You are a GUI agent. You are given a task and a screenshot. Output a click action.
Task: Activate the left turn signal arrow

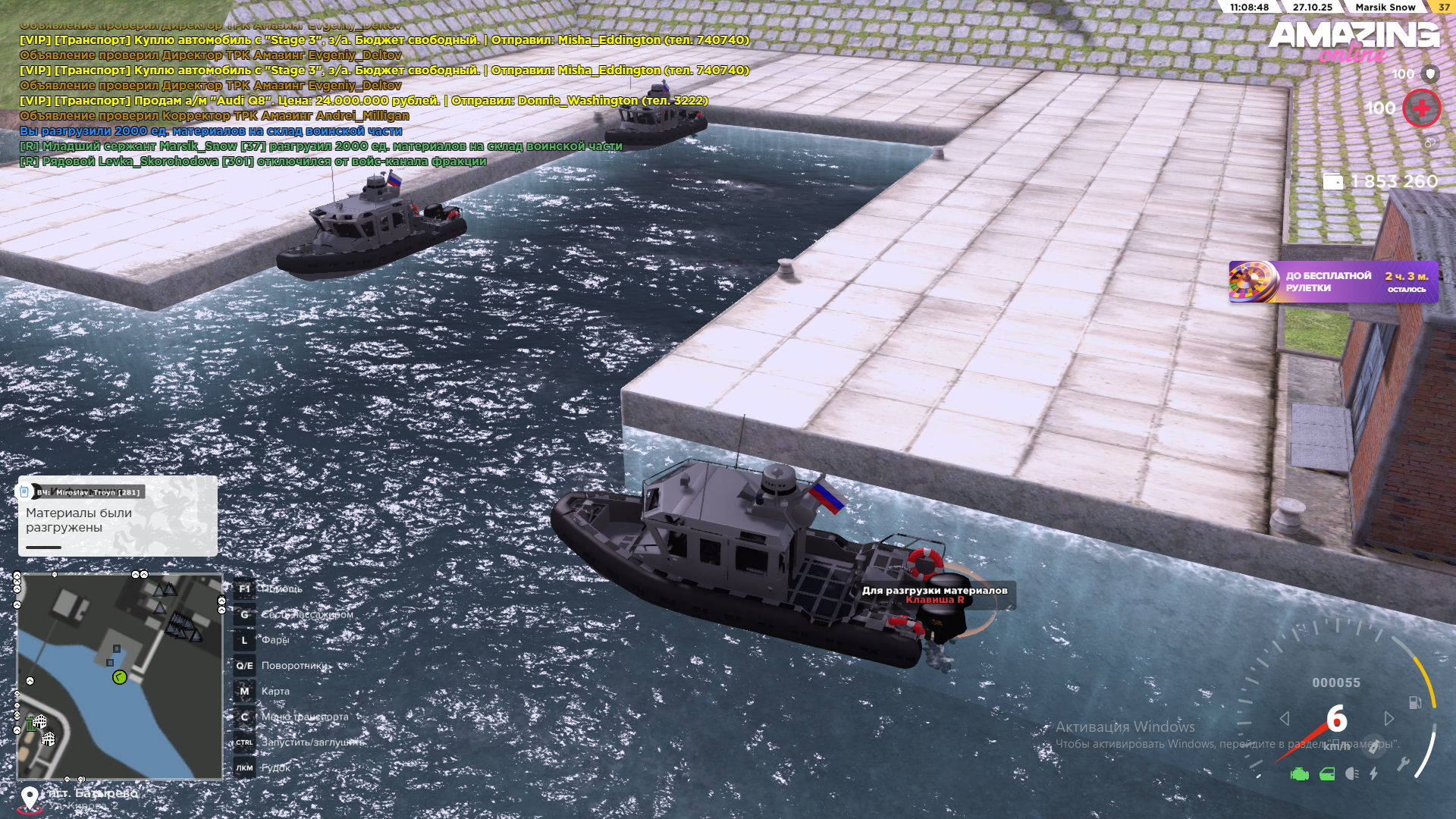1285,718
